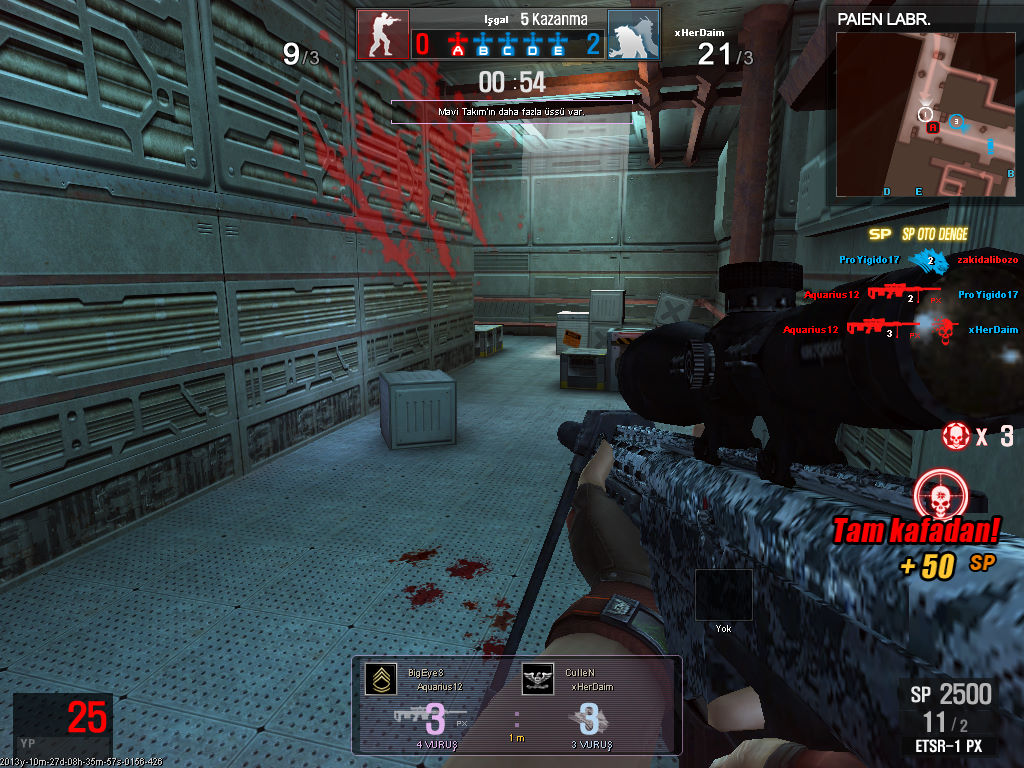Select BigEye8's sergeant rank badge
The height and width of the screenshot is (768, 1024).
point(380,677)
